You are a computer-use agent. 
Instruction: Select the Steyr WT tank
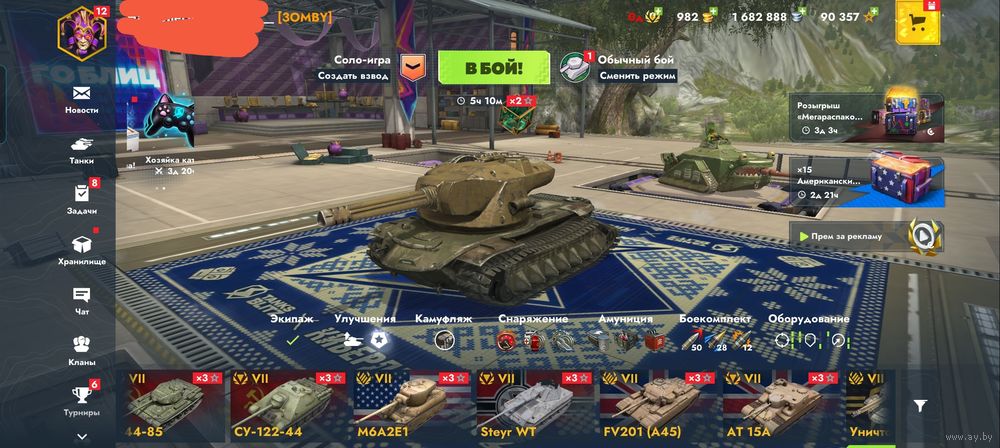(x=534, y=404)
